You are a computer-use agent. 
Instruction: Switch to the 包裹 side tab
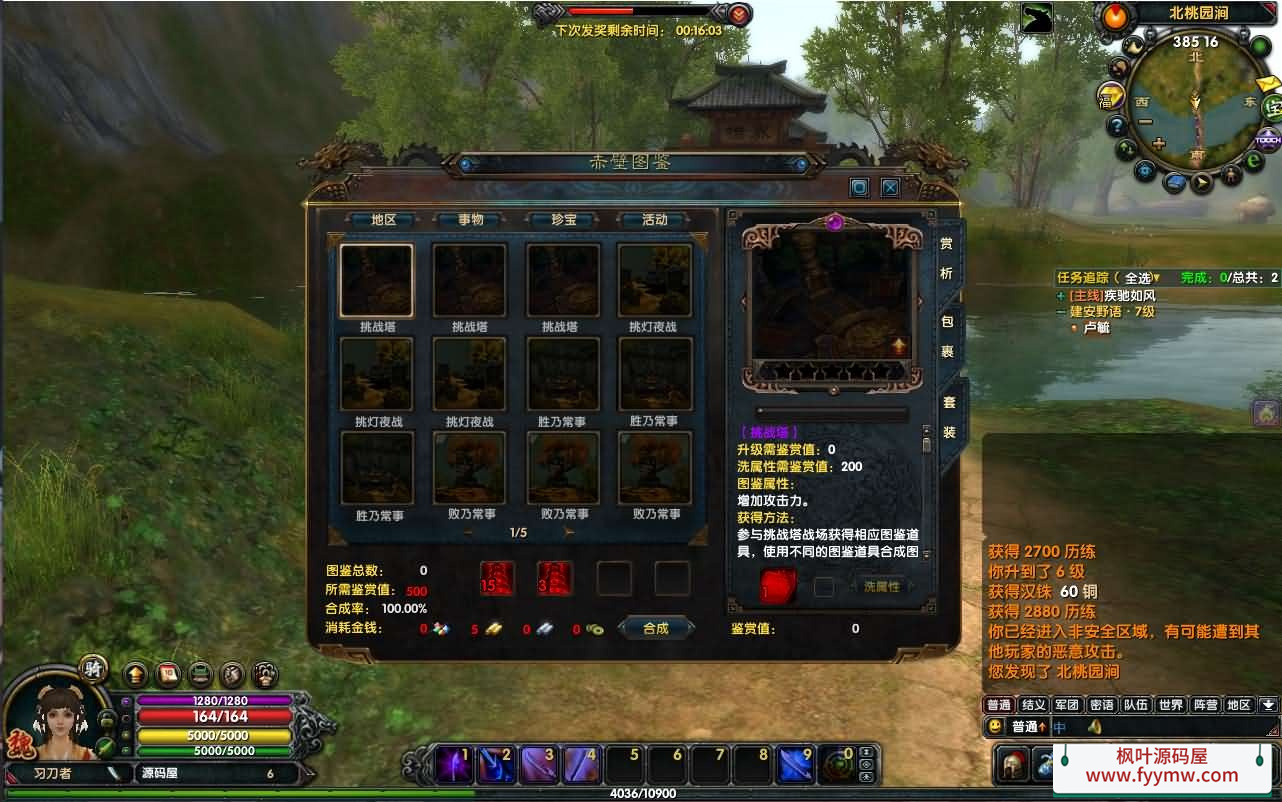(946, 337)
